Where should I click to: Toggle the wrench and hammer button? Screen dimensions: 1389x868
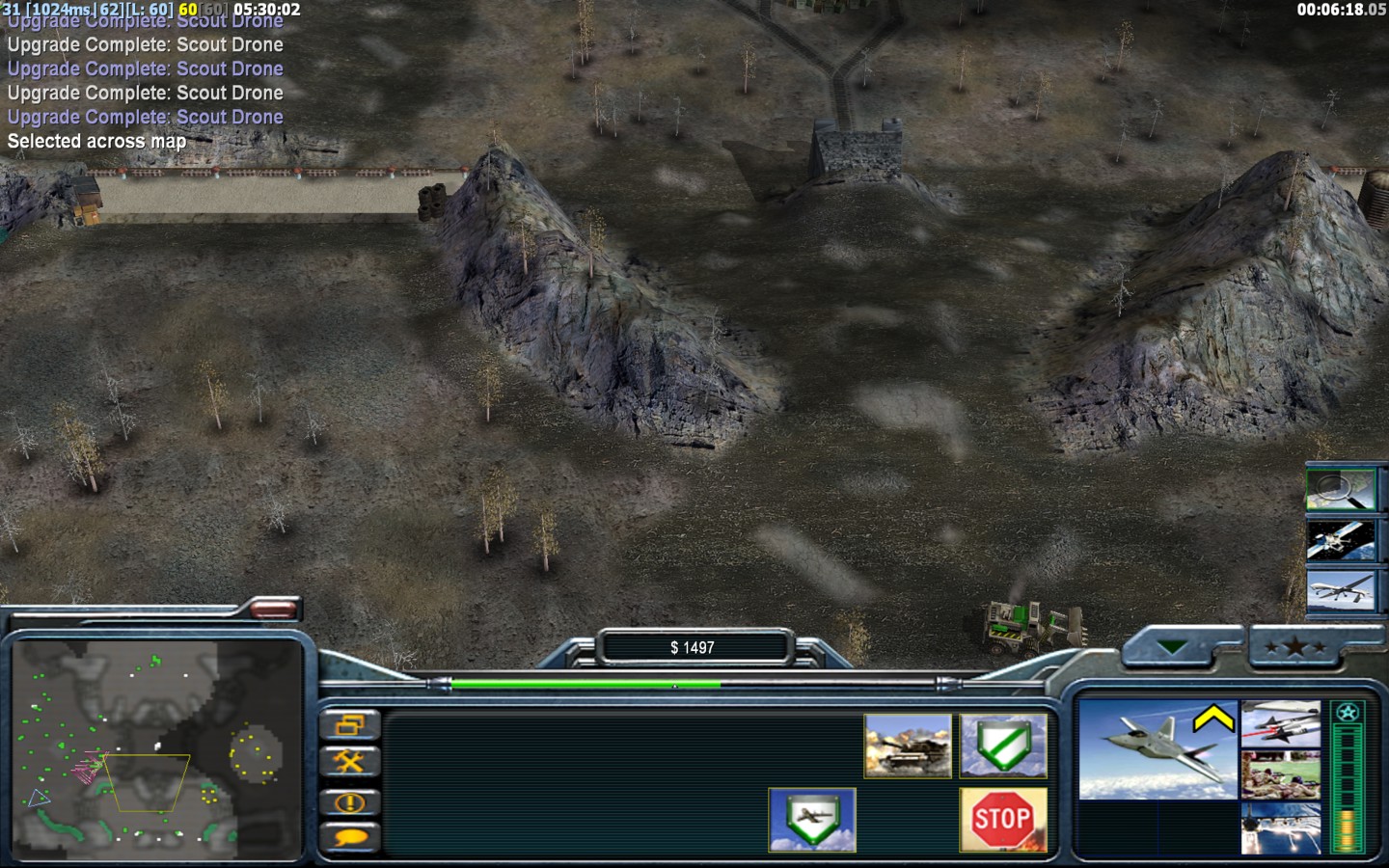tap(349, 763)
